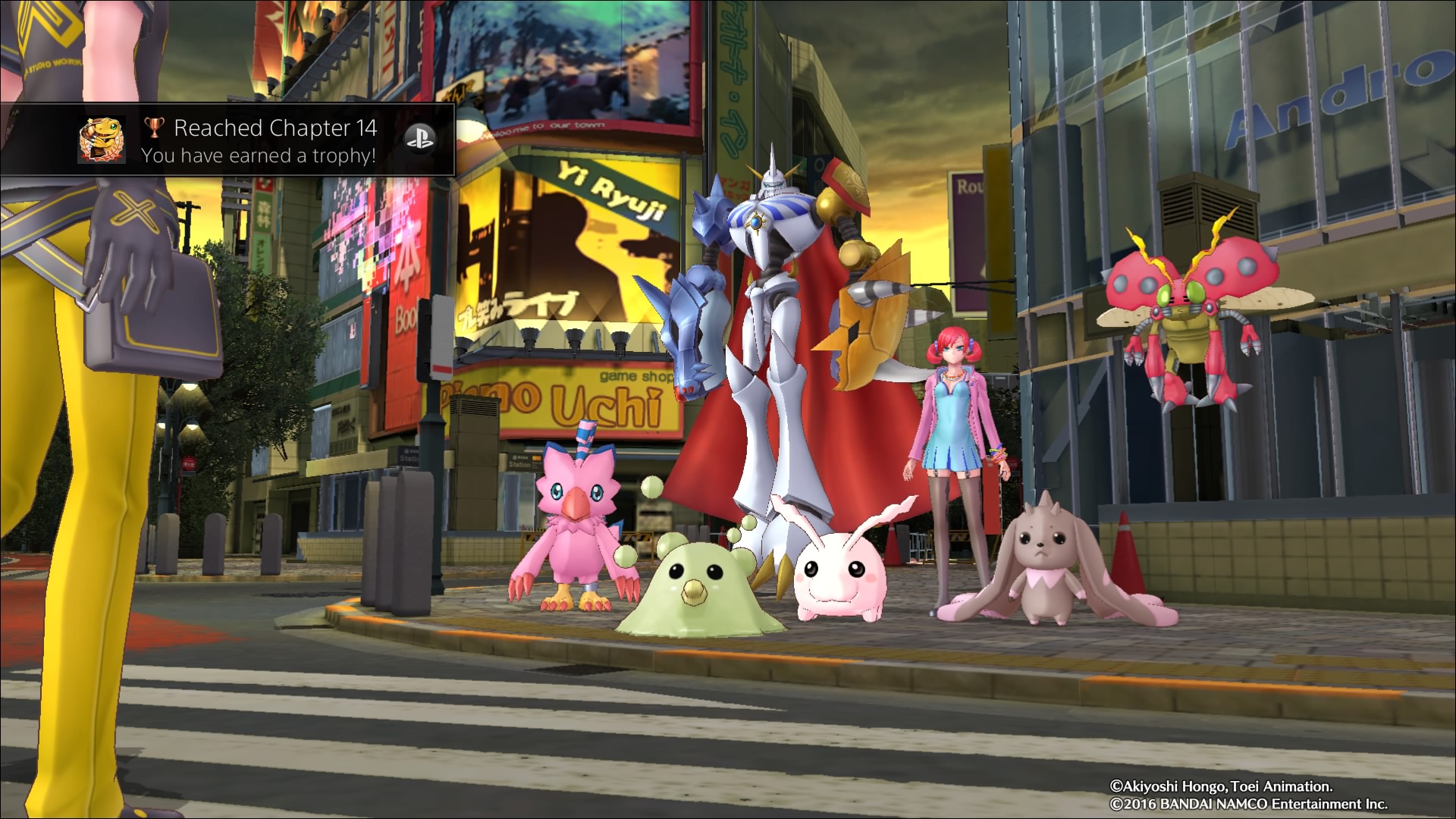The height and width of the screenshot is (819, 1456).
Task: Click the trophy notification's game thumbnail
Action: 102,140
